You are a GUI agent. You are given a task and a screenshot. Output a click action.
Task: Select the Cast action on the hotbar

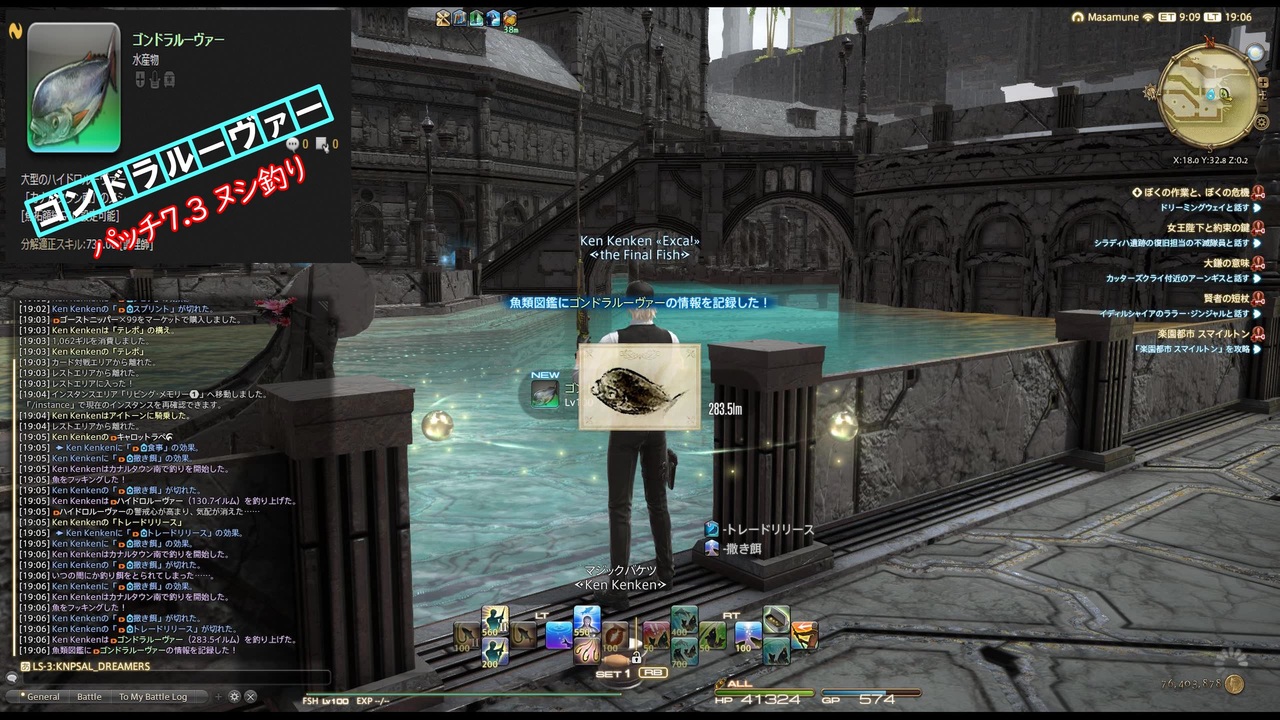[558, 636]
